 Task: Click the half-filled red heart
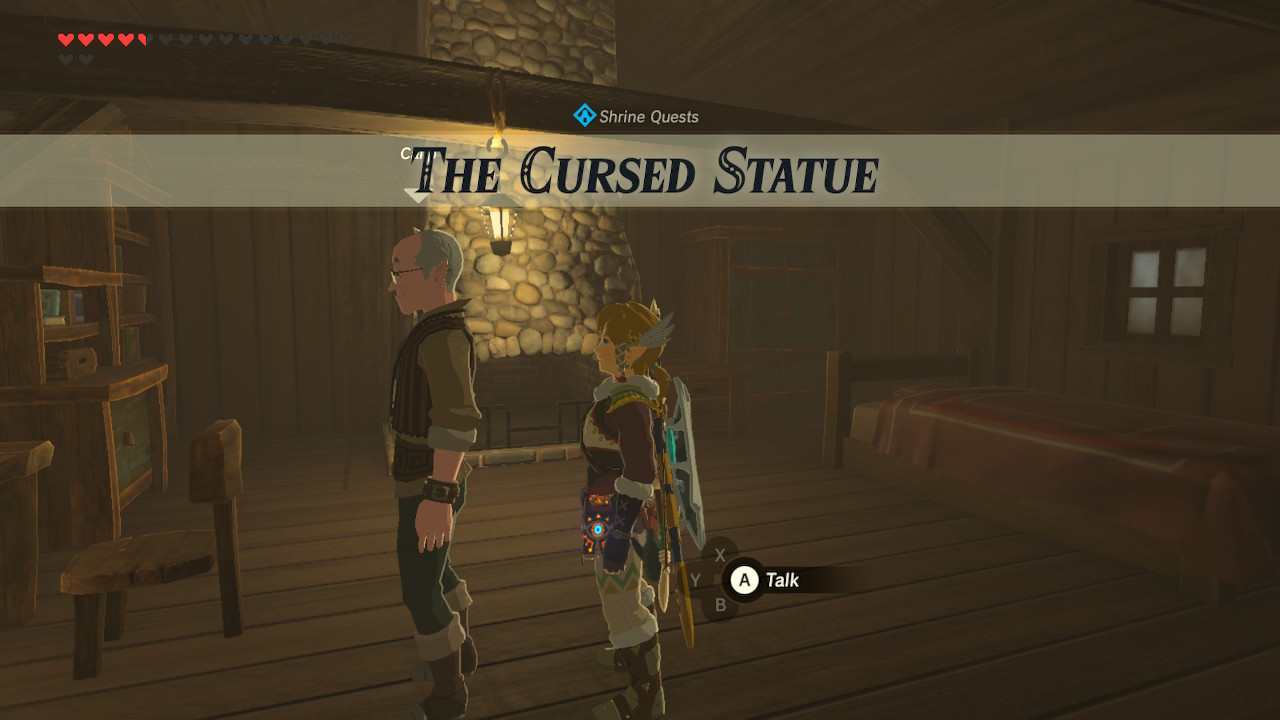click(142, 40)
